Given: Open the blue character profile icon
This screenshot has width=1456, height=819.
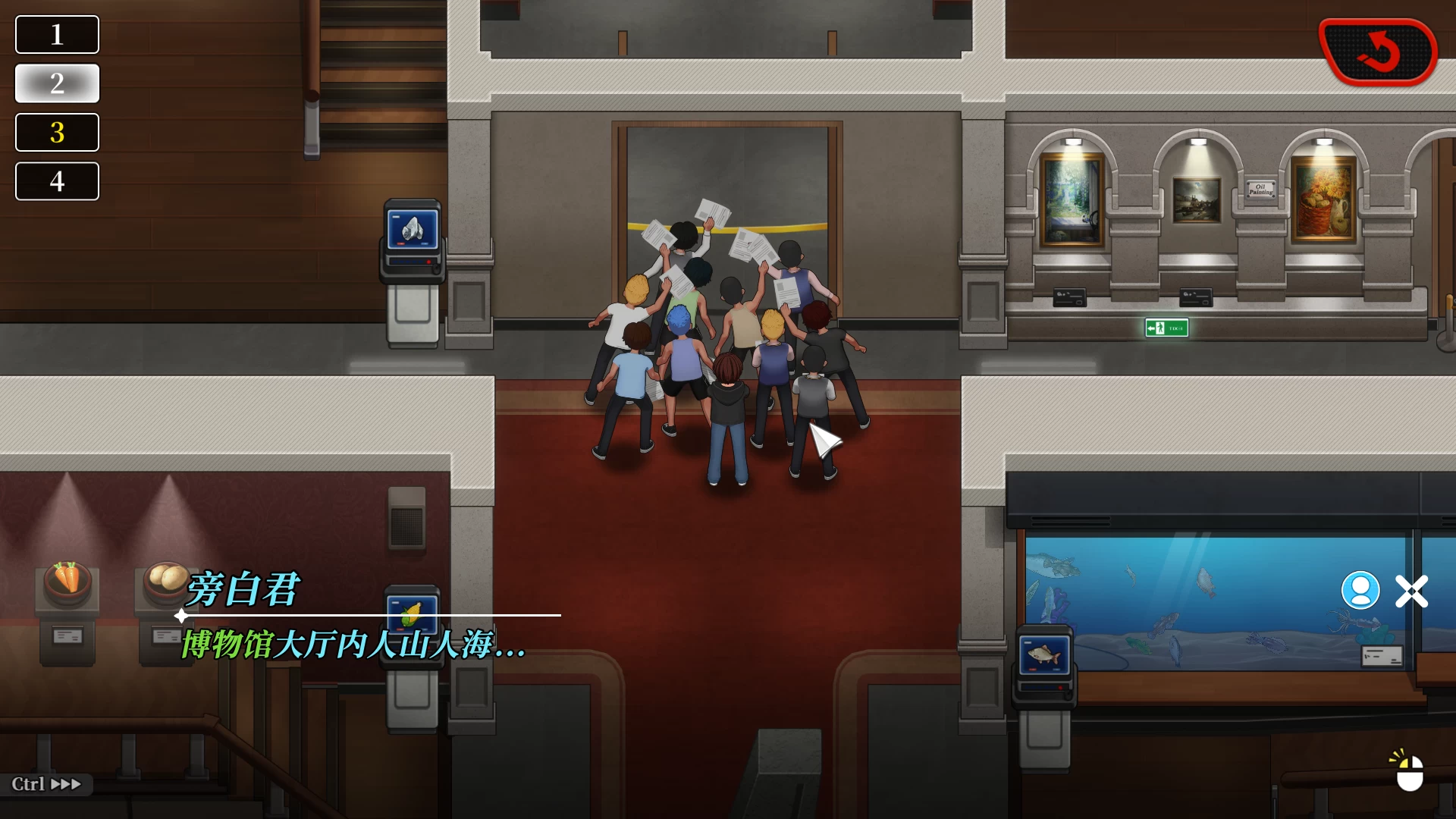Looking at the screenshot, I should [1360, 591].
